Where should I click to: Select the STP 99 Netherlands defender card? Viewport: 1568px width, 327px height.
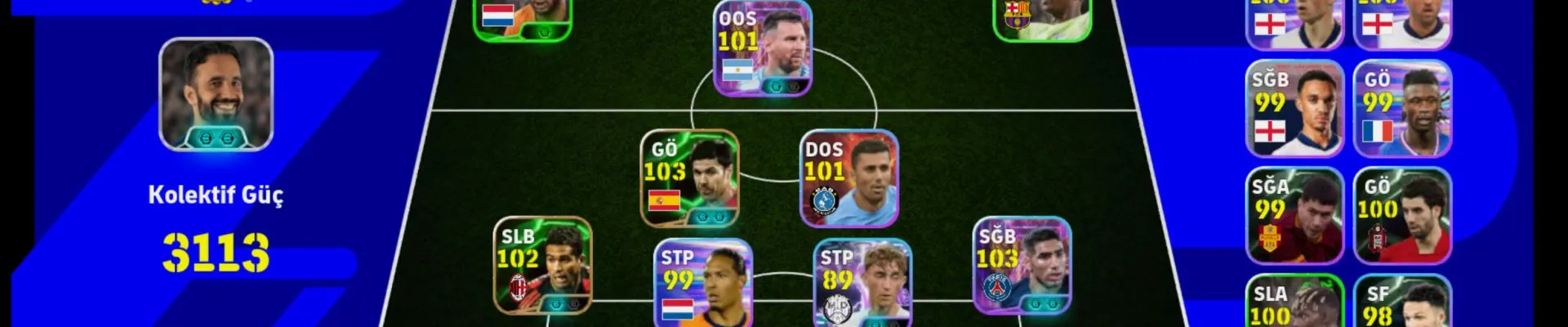coord(702,284)
